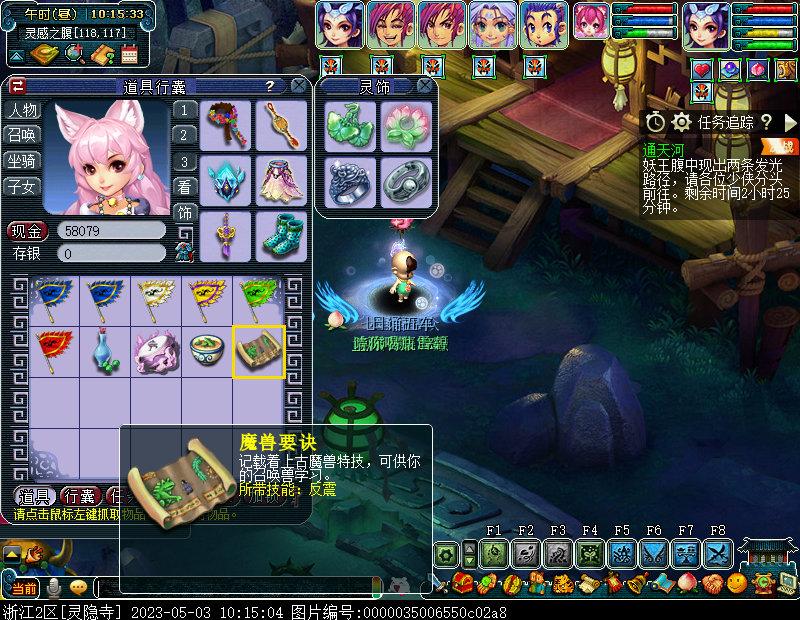The height and width of the screenshot is (620, 800).
Task: Select the 子女 children tab
Action: (x=22, y=186)
